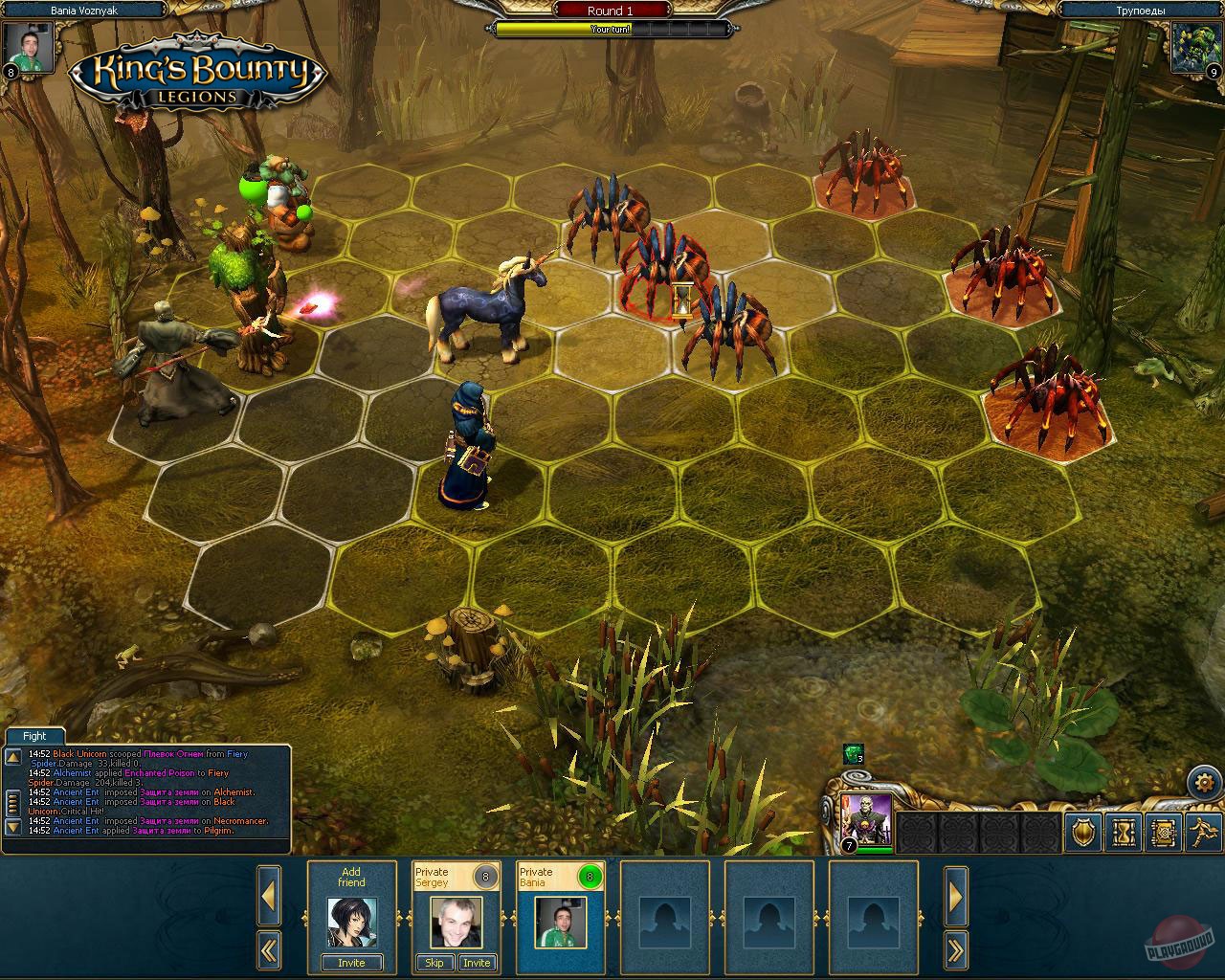
Task: Click Invite under Add friend
Action: click(x=351, y=963)
